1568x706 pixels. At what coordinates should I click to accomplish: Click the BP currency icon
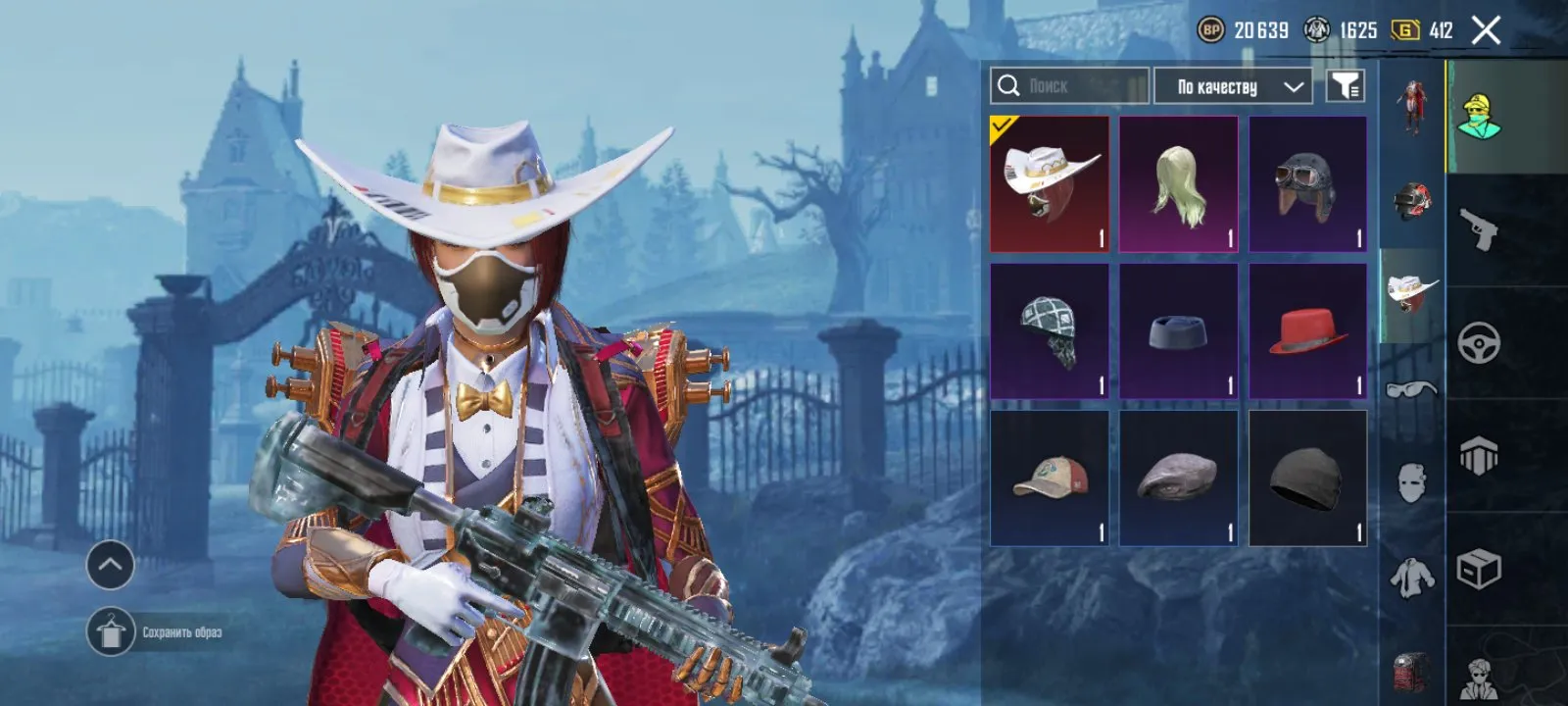[1210, 29]
